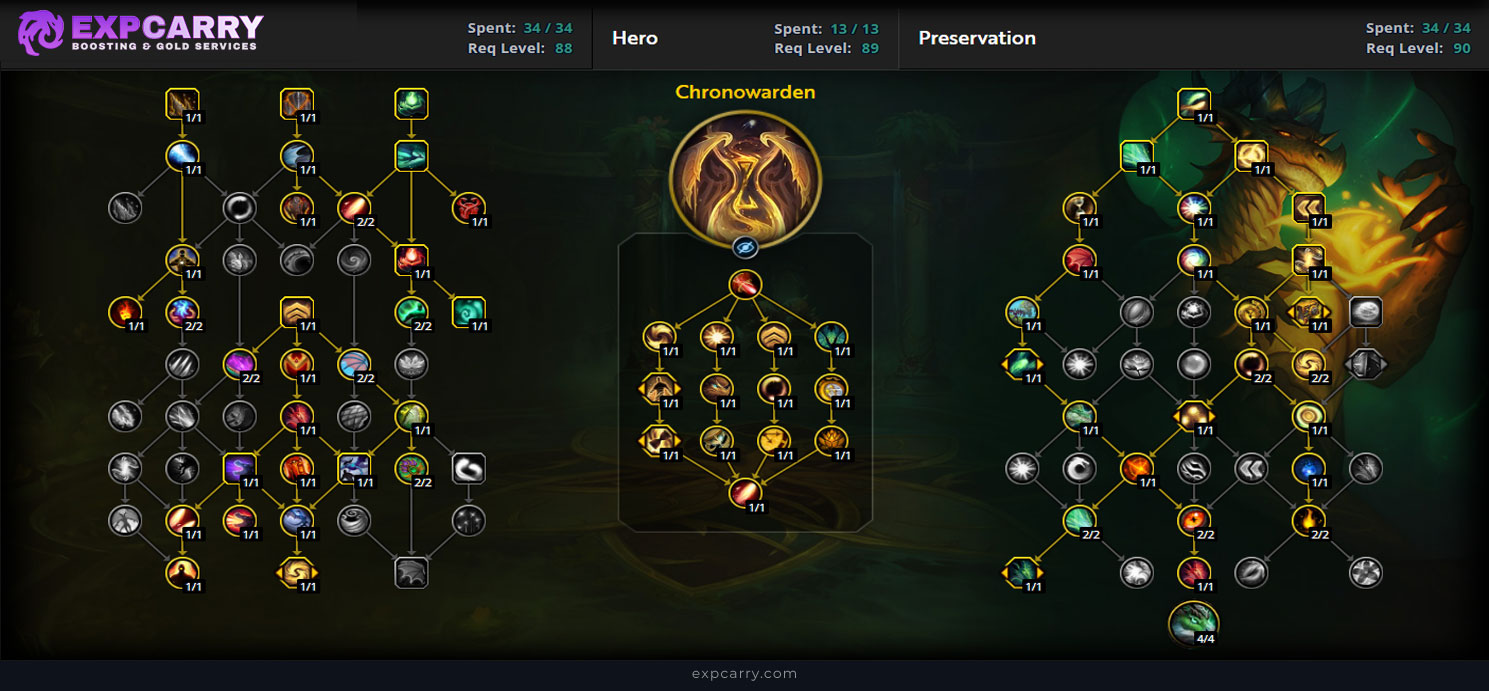Pick the green orb square talent at top
Viewport: 1489px width, 691px height.
tap(412, 103)
